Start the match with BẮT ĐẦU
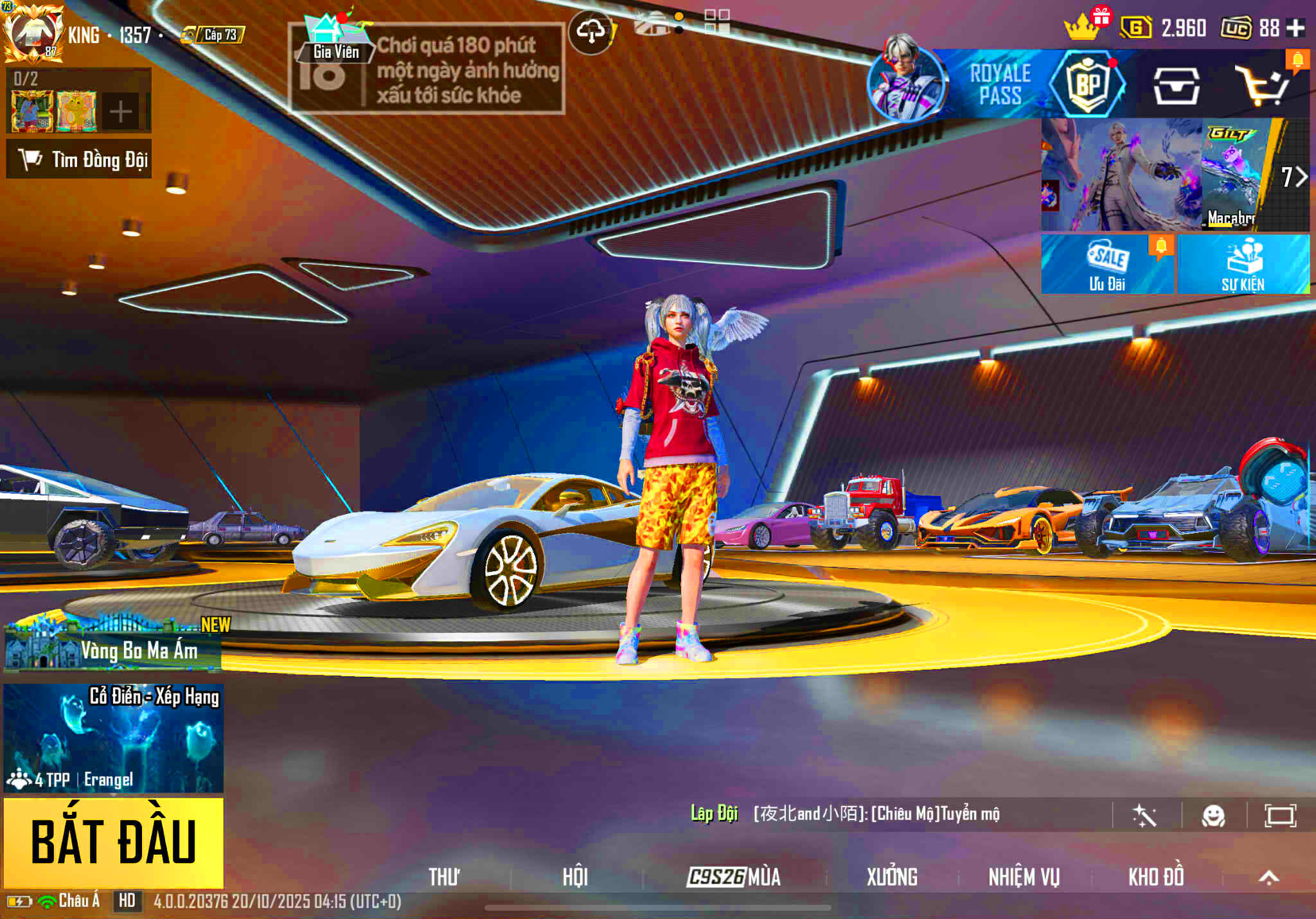1316x919 pixels. pyautogui.click(x=114, y=842)
